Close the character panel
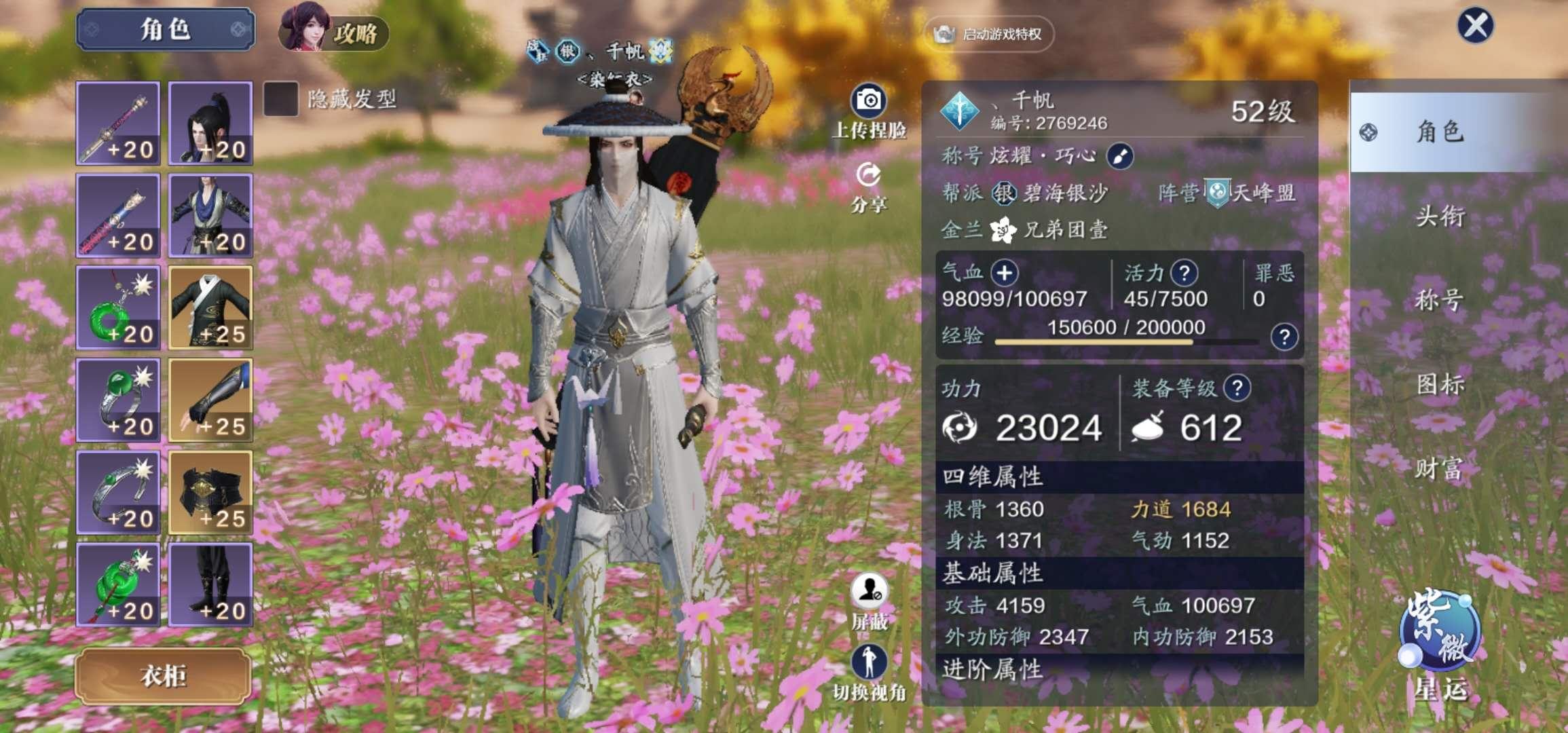 coord(1475,26)
